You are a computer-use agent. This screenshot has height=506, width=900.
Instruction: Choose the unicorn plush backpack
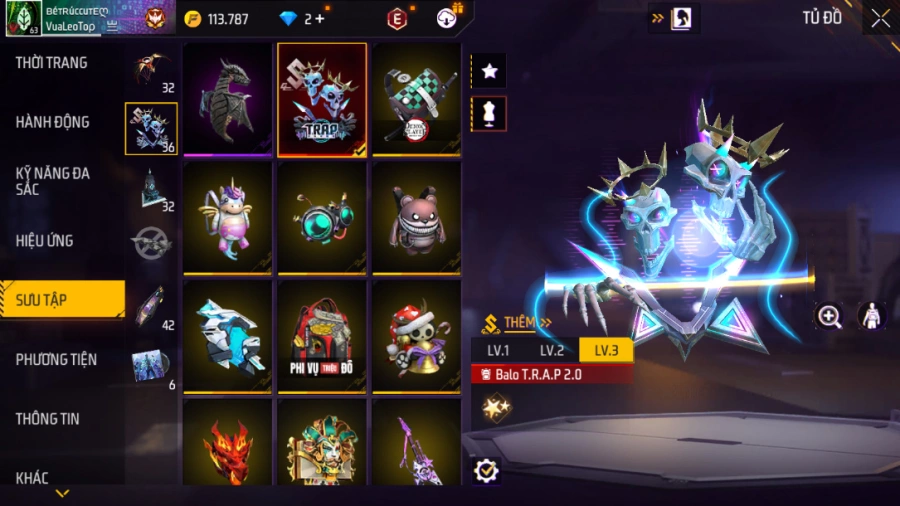point(228,217)
